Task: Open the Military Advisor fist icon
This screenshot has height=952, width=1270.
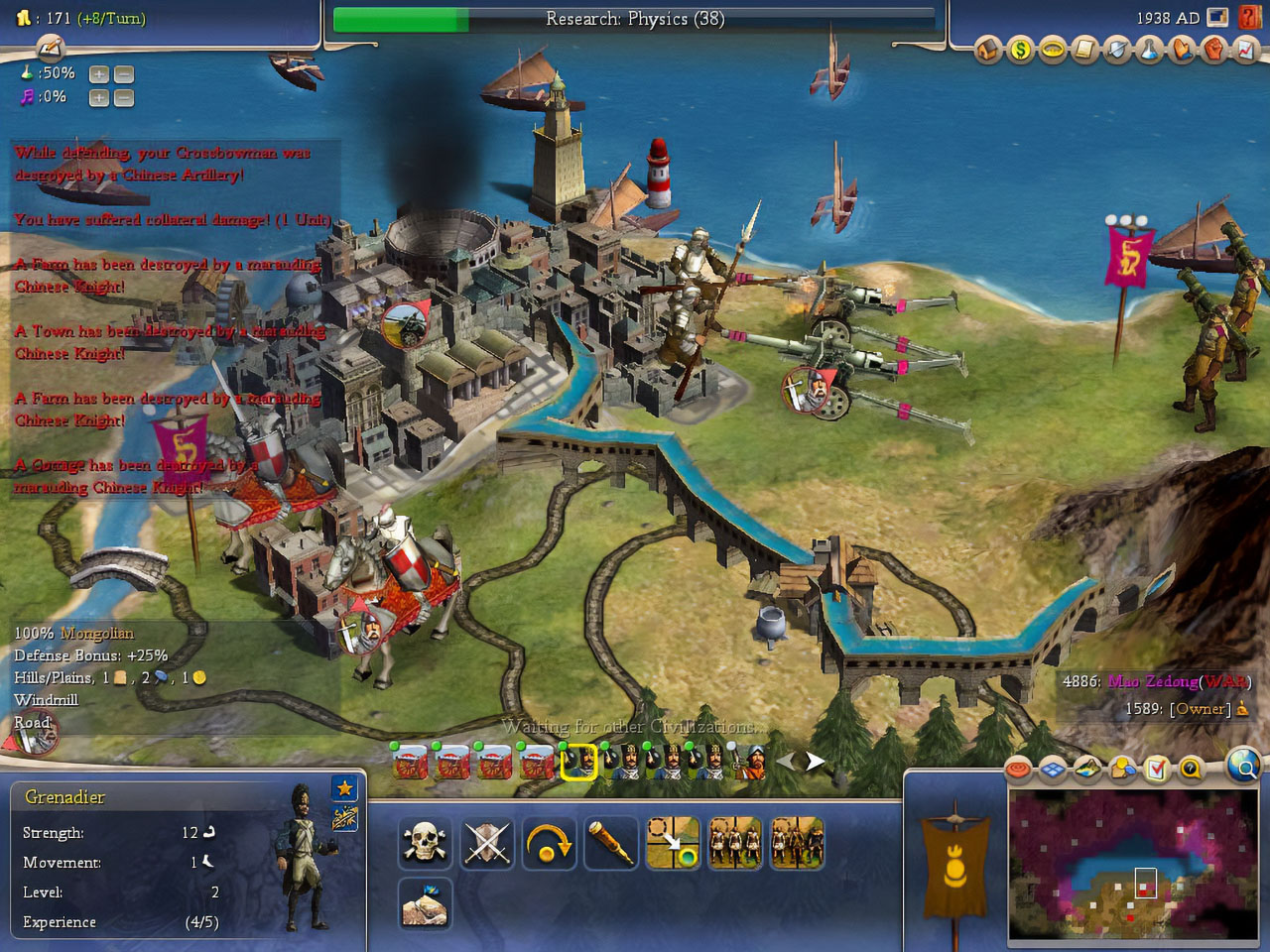Action: click(x=1214, y=50)
